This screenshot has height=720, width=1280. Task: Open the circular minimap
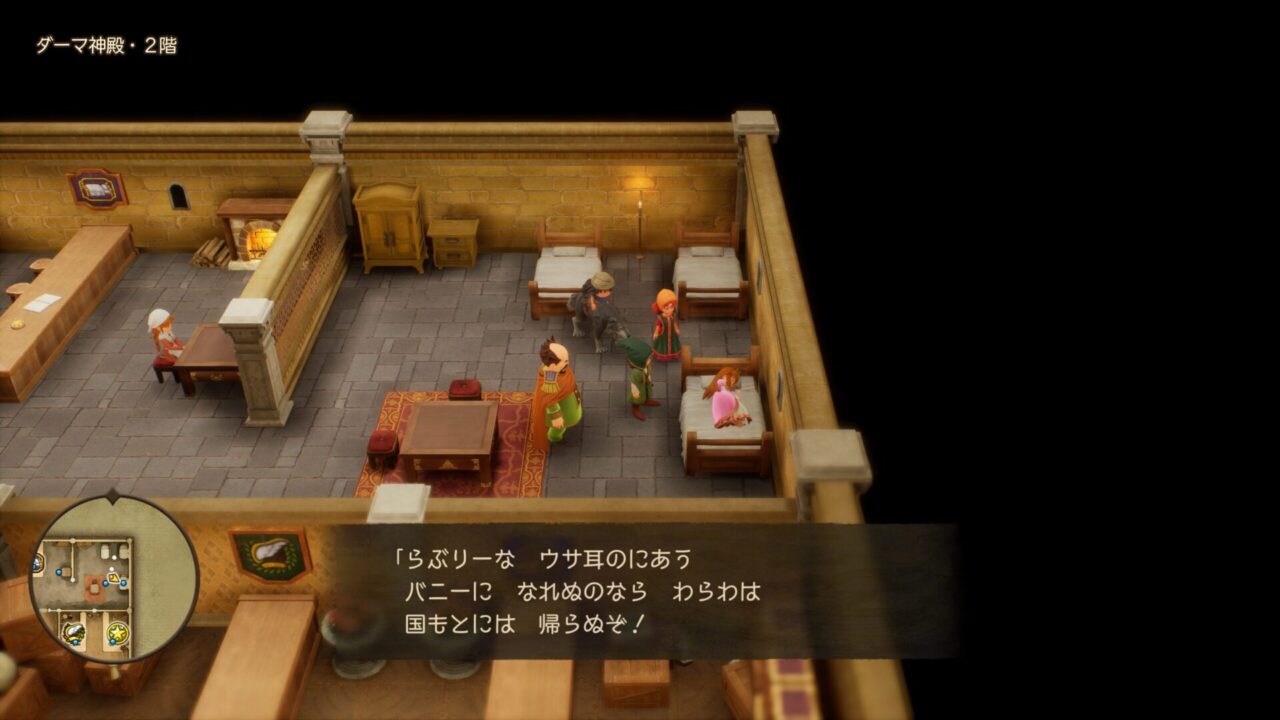tap(113, 579)
